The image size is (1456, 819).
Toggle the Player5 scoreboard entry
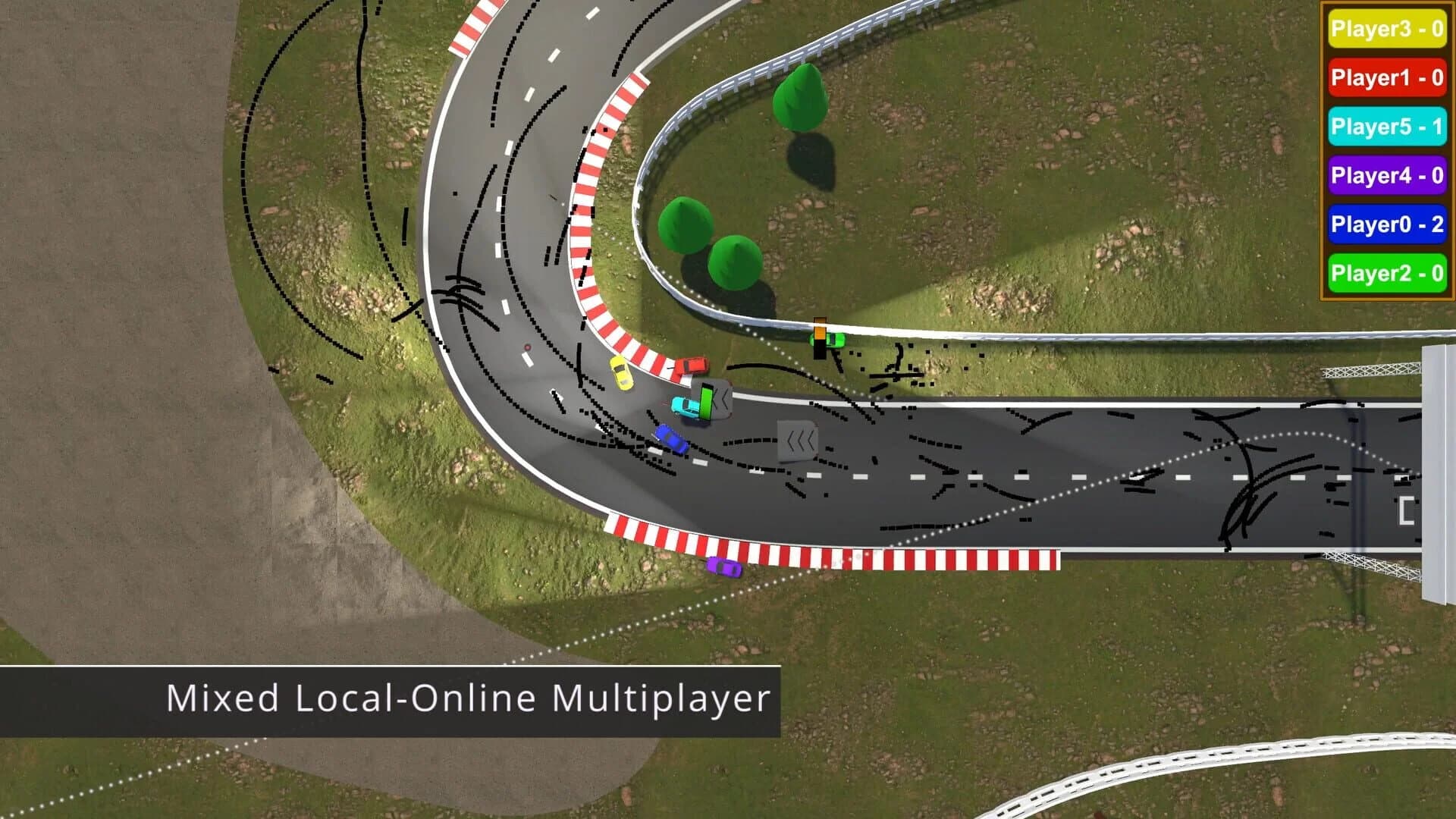click(1386, 127)
